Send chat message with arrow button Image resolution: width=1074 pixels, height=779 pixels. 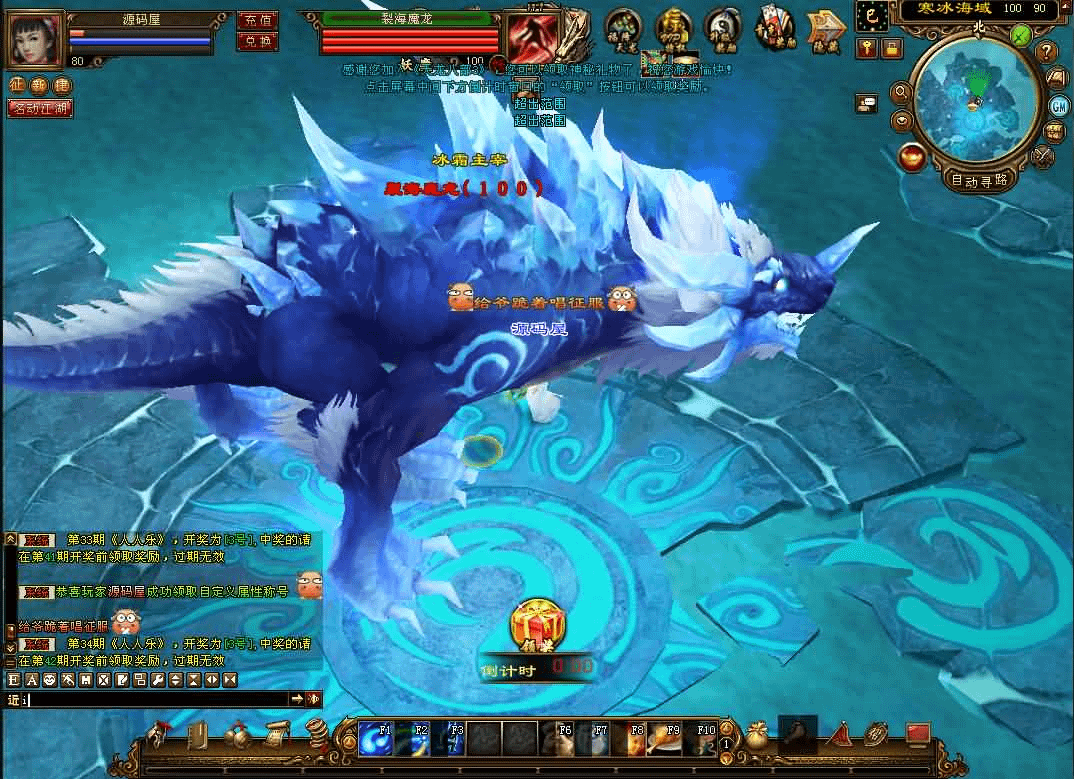pos(297,699)
